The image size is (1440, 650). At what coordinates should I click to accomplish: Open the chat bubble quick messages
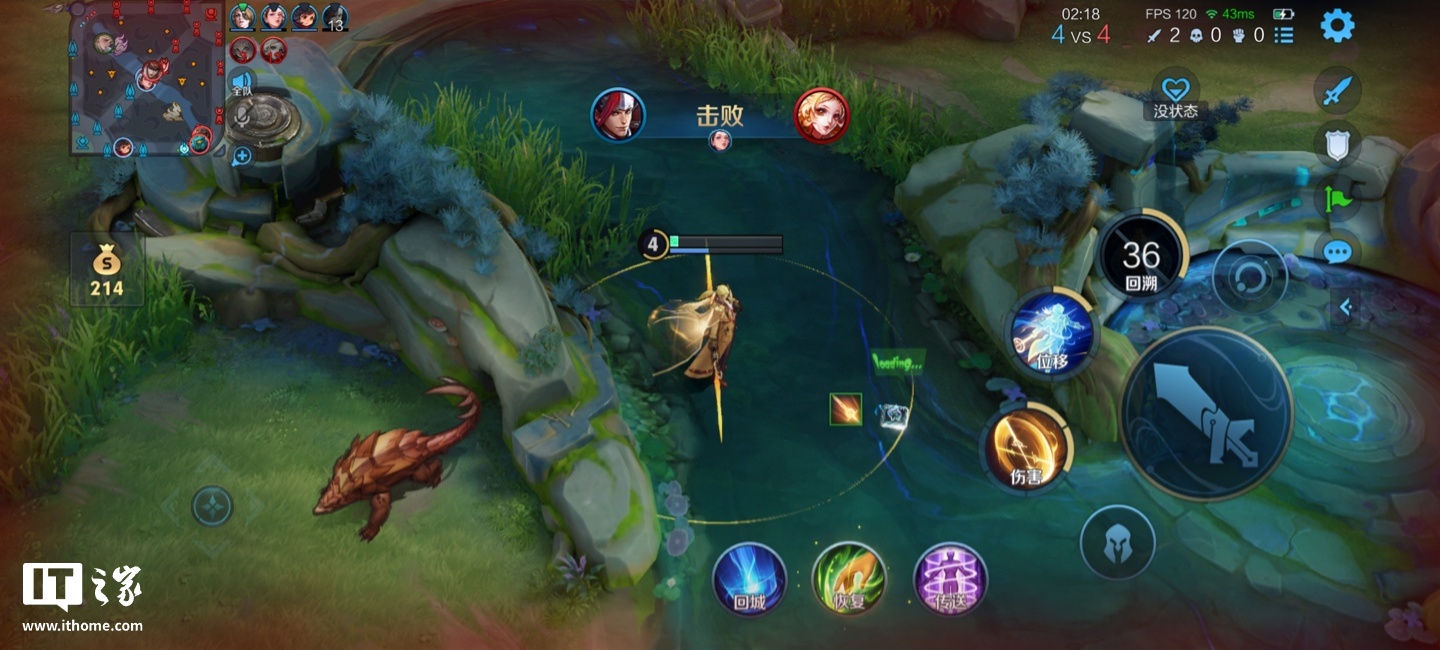coord(1337,252)
